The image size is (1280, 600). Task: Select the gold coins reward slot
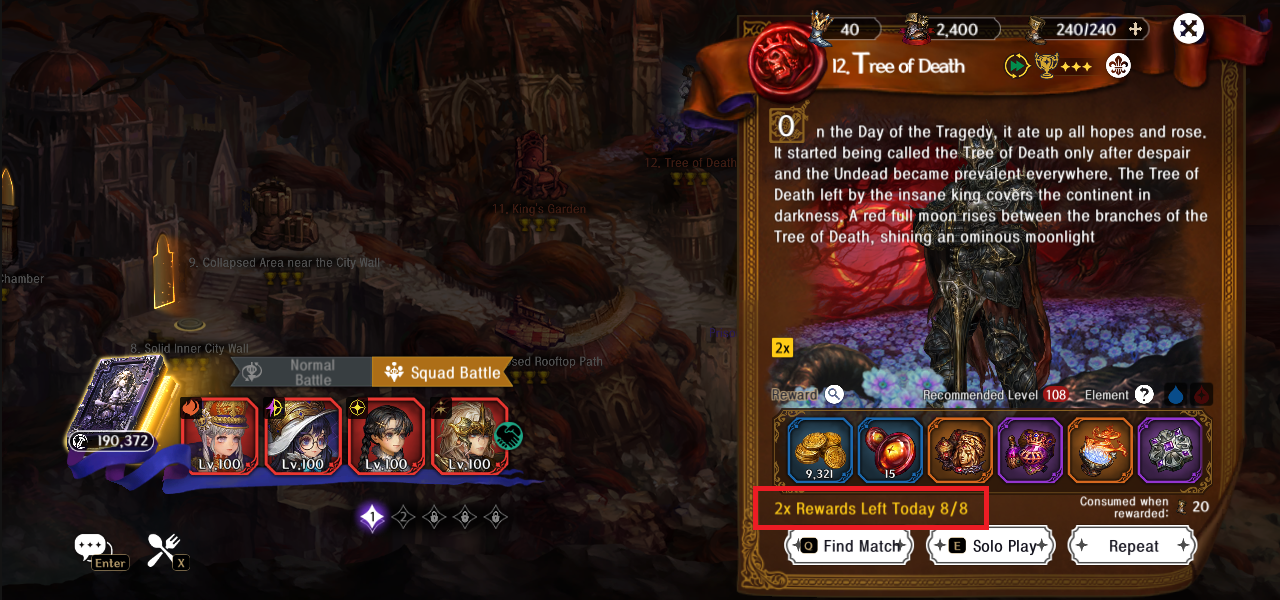[820, 450]
